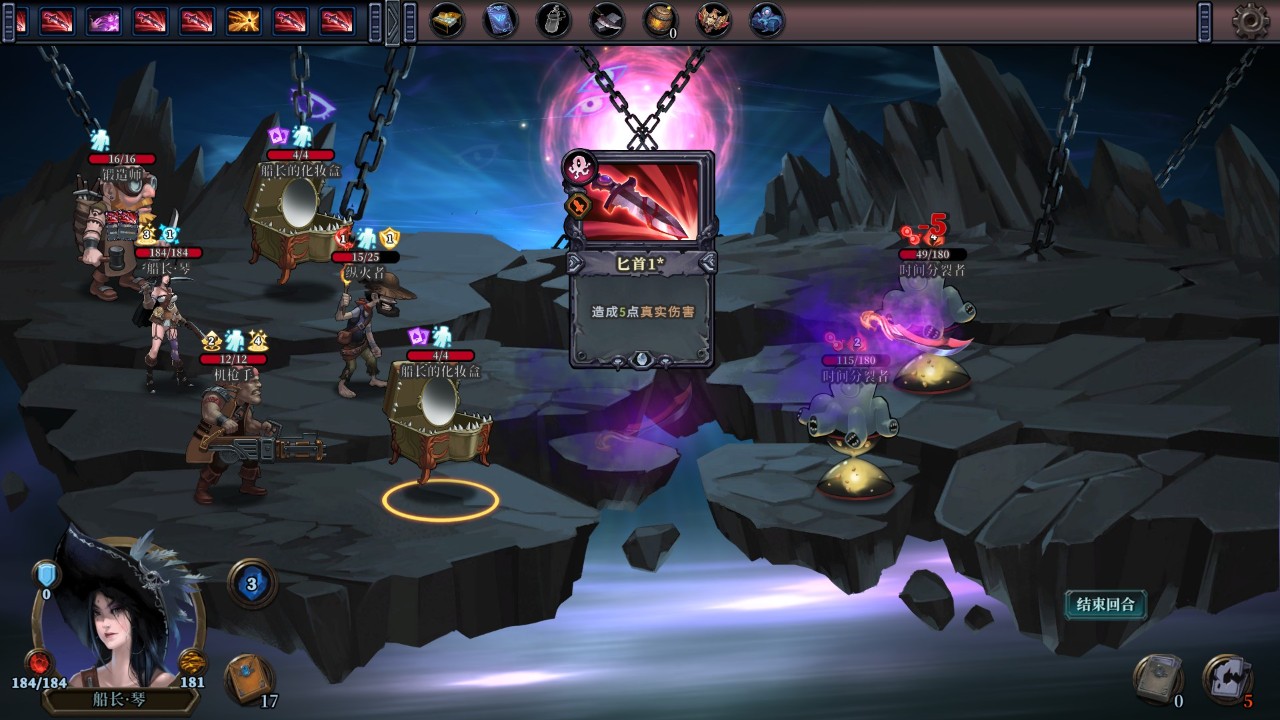Select the 匕首1* dagger card
Screen dimensions: 1280x720
tap(642, 259)
